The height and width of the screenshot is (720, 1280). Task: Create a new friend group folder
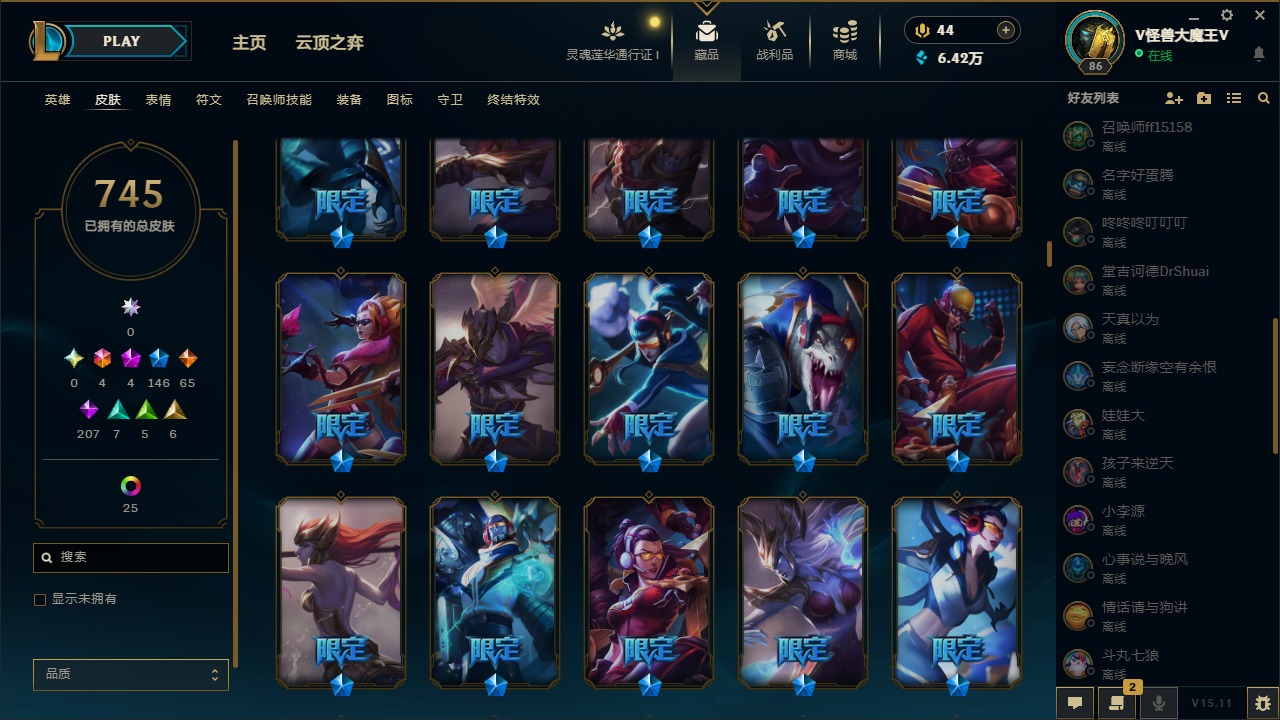(x=1203, y=98)
